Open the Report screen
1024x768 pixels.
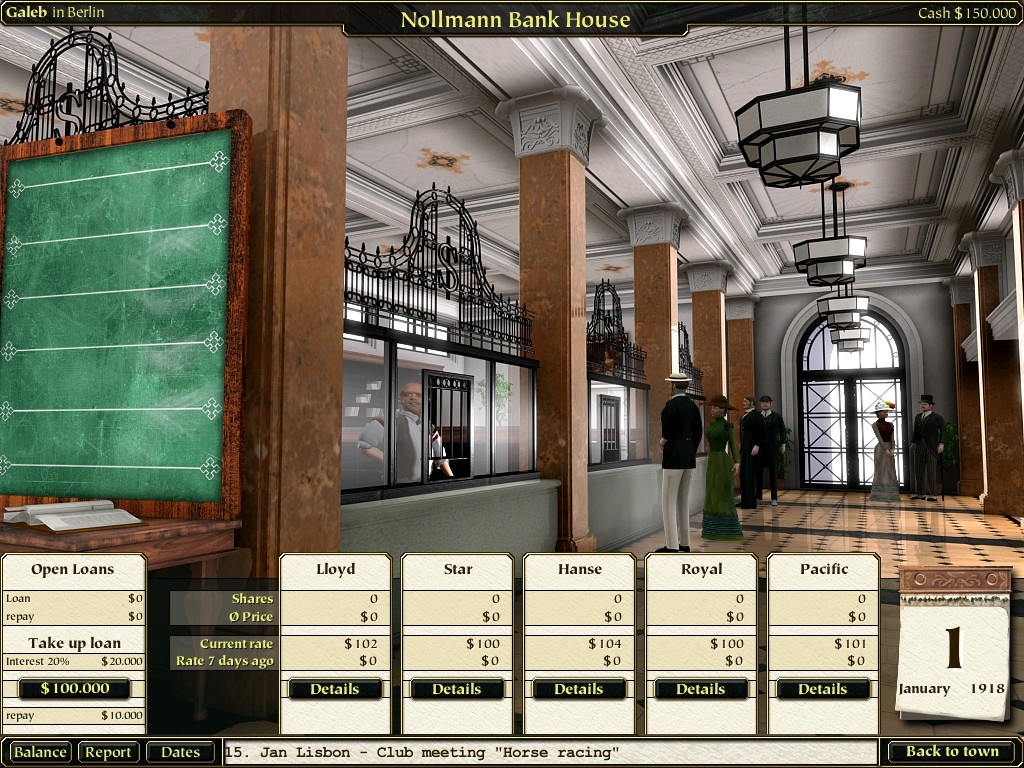(x=108, y=752)
